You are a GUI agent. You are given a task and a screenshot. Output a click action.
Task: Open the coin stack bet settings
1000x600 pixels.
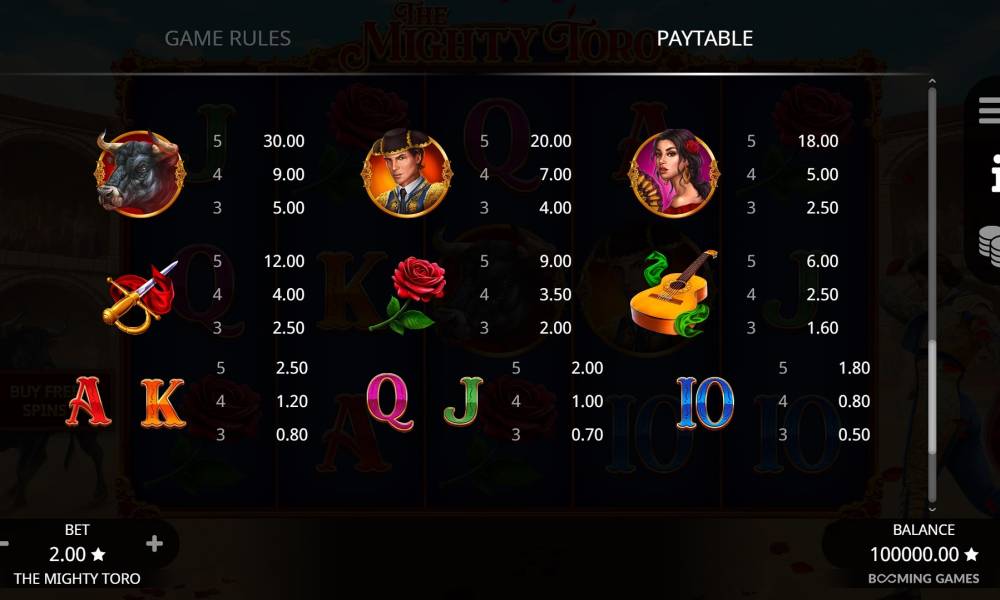tap(989, 244)
